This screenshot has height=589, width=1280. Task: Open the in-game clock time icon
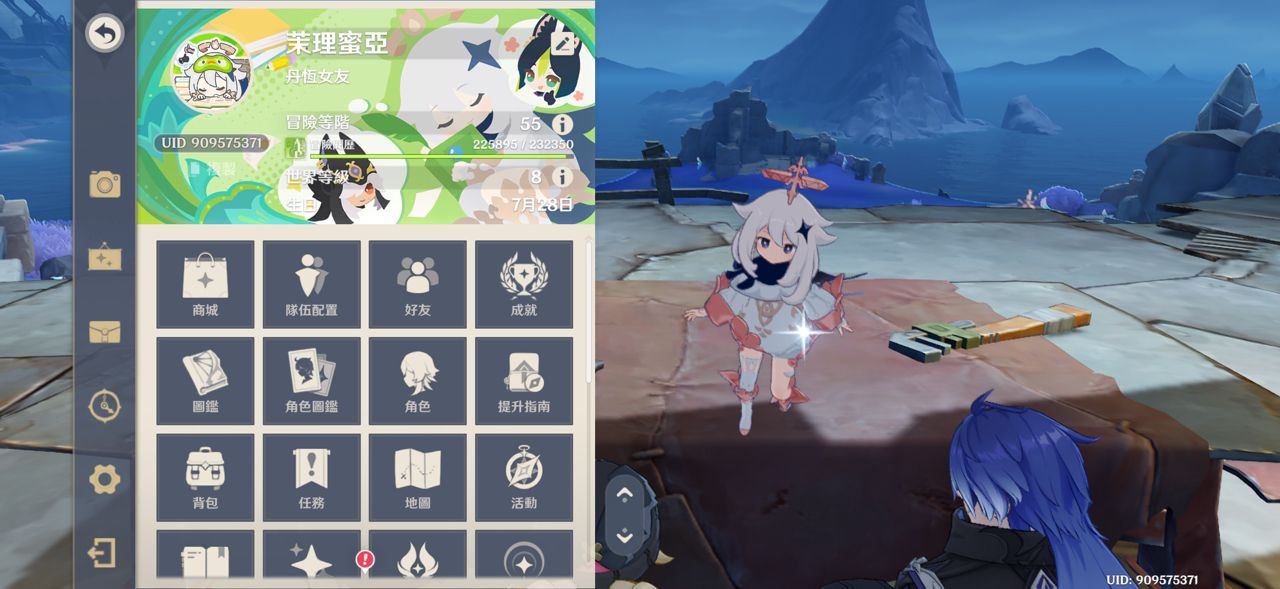pyautogui.click(x=104, y=405)
